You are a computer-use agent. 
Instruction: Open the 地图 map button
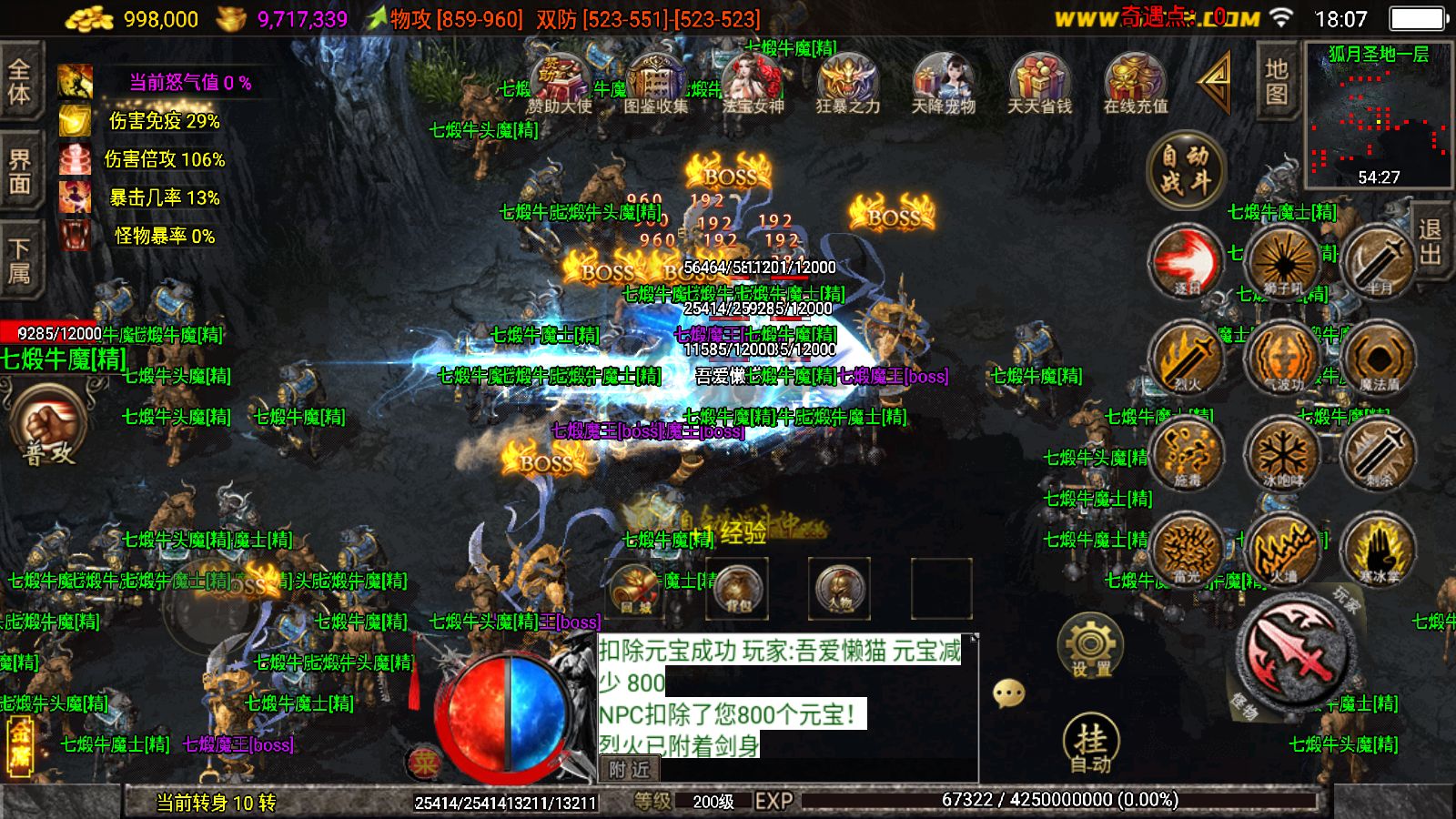(x=1276, y=82)
